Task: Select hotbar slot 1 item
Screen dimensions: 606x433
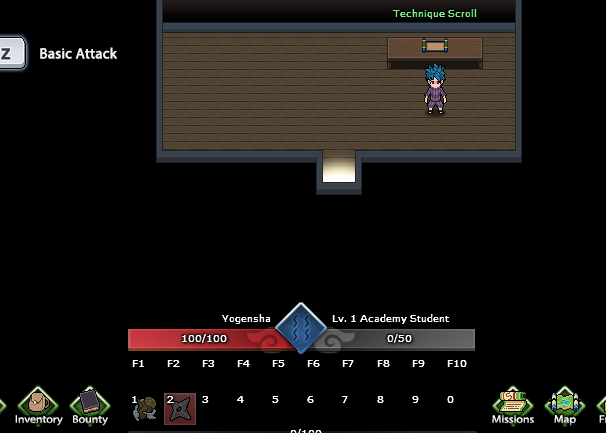Action: (145, 407)
